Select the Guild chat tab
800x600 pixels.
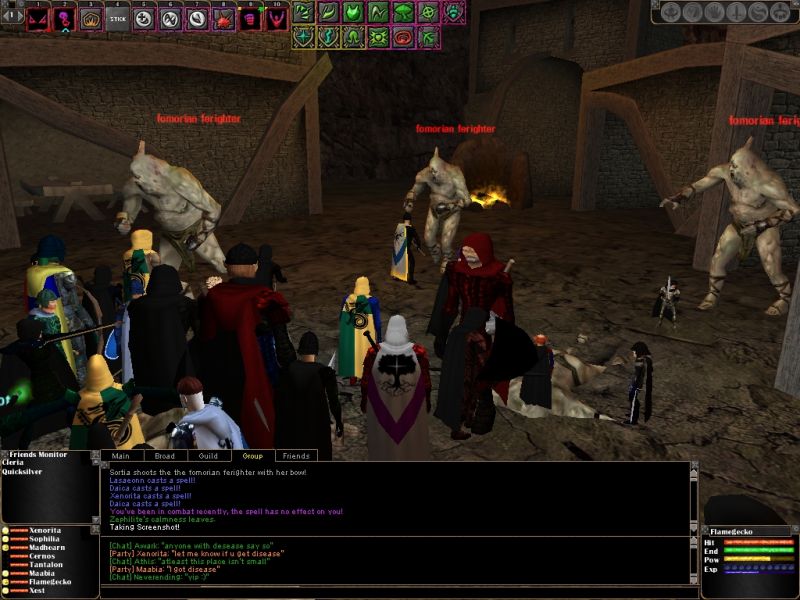coord(208,456)
